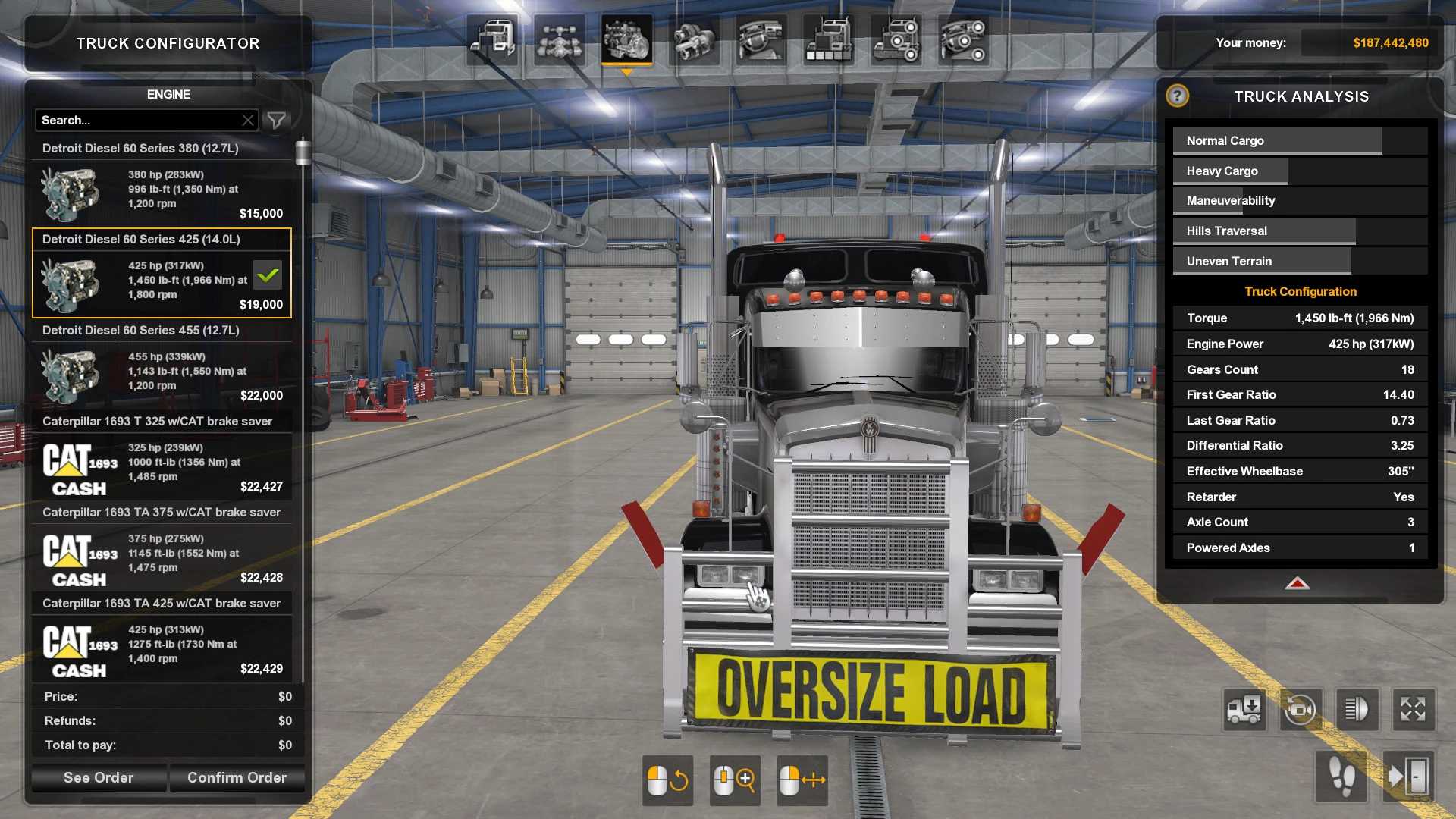Open the See Order summary

99,777
